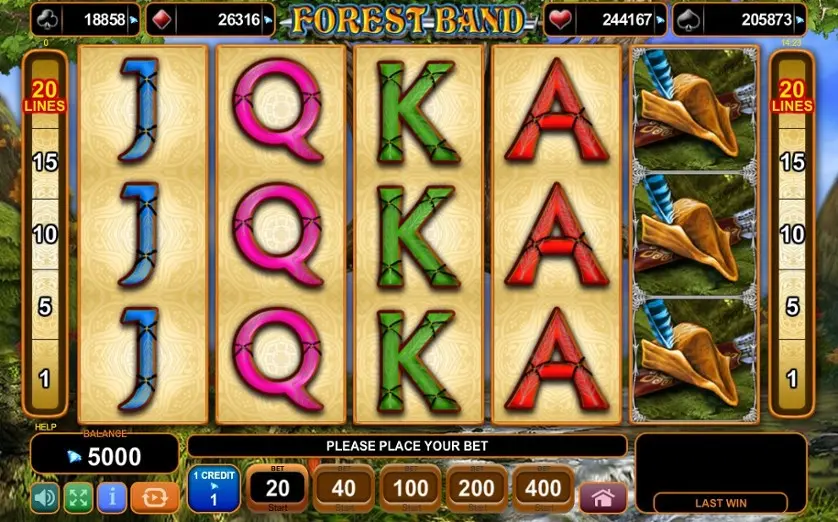Toggle the sound speaker icon
The image size is (838, 522).
[45, 497]
